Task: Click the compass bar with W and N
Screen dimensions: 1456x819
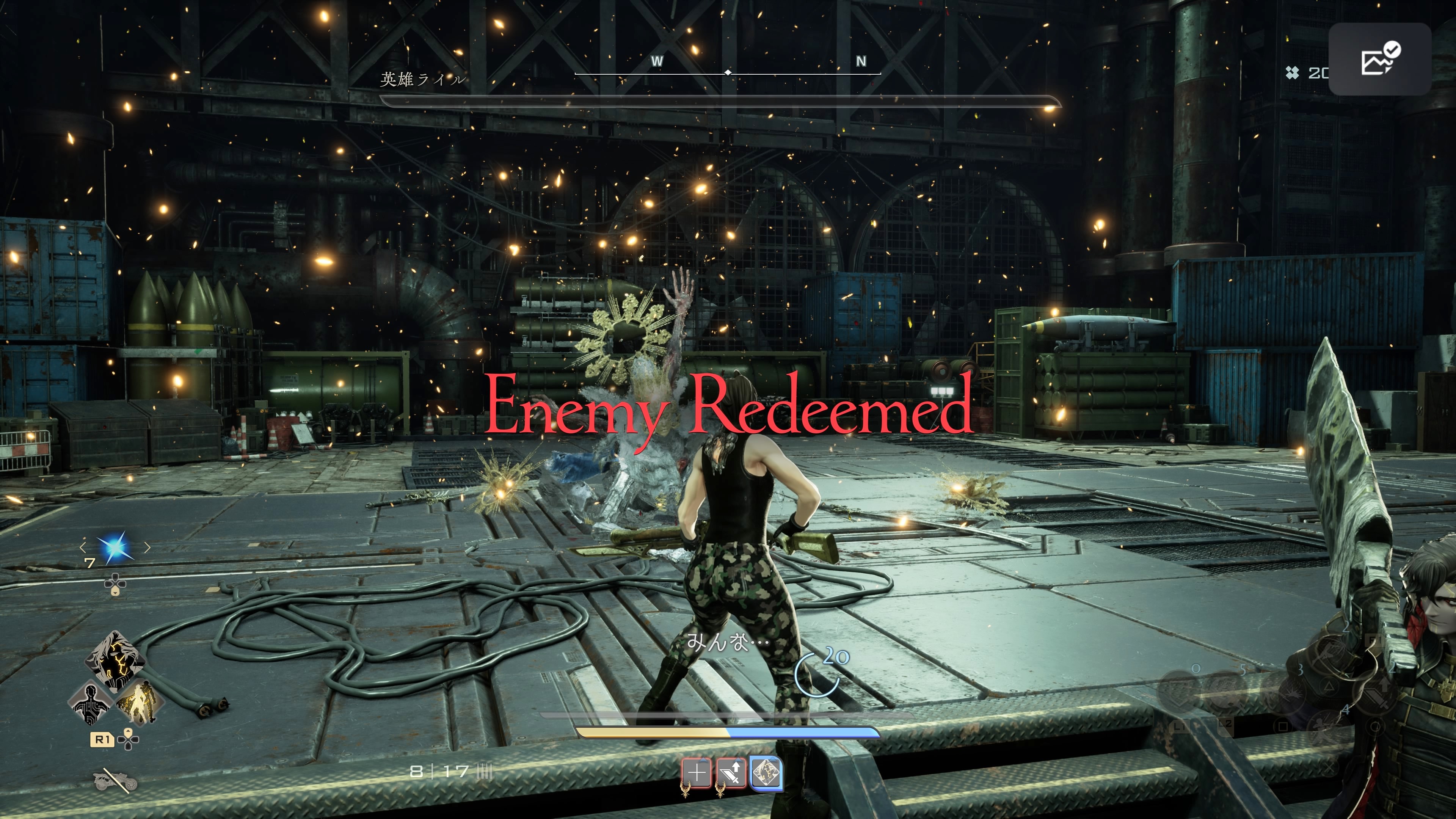Action: tap(728, 72)
